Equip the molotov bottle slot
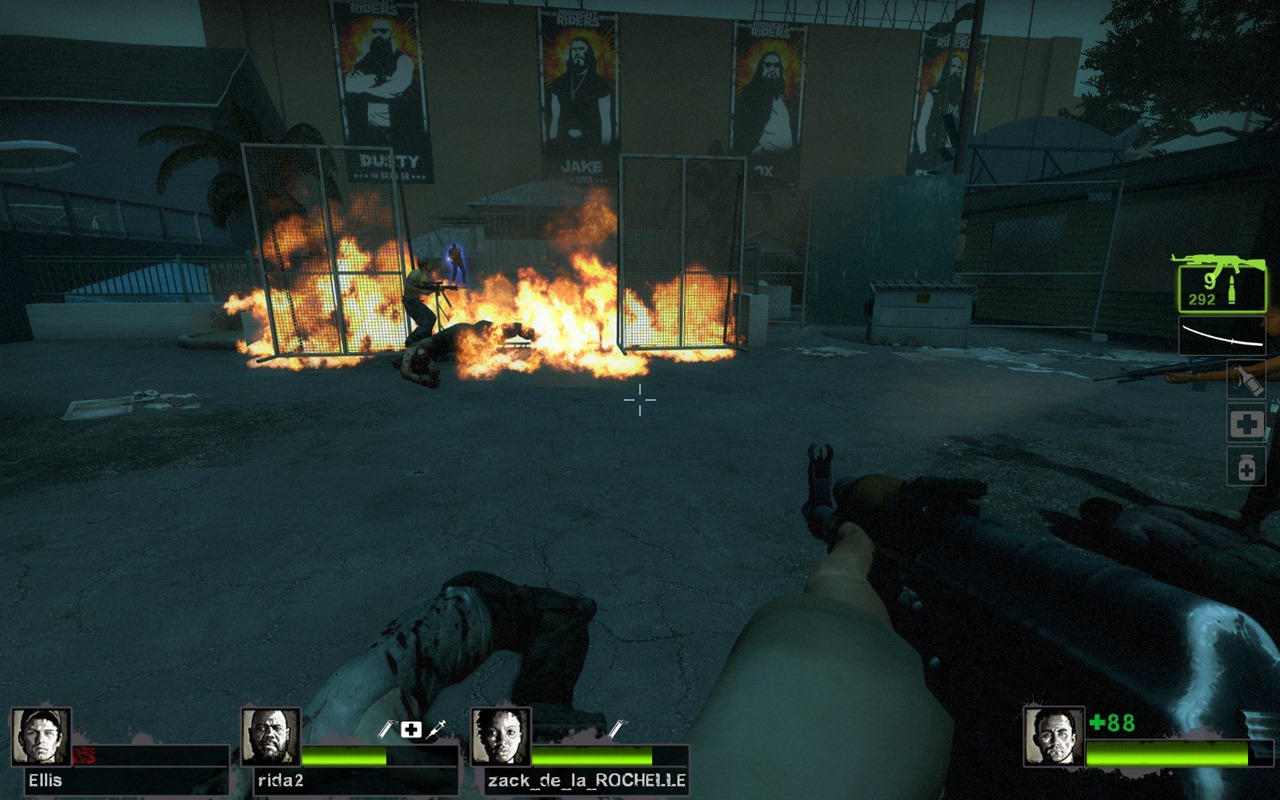Image resolution: width=1280 pixels, height=800 pixels. pos(1246,380)
